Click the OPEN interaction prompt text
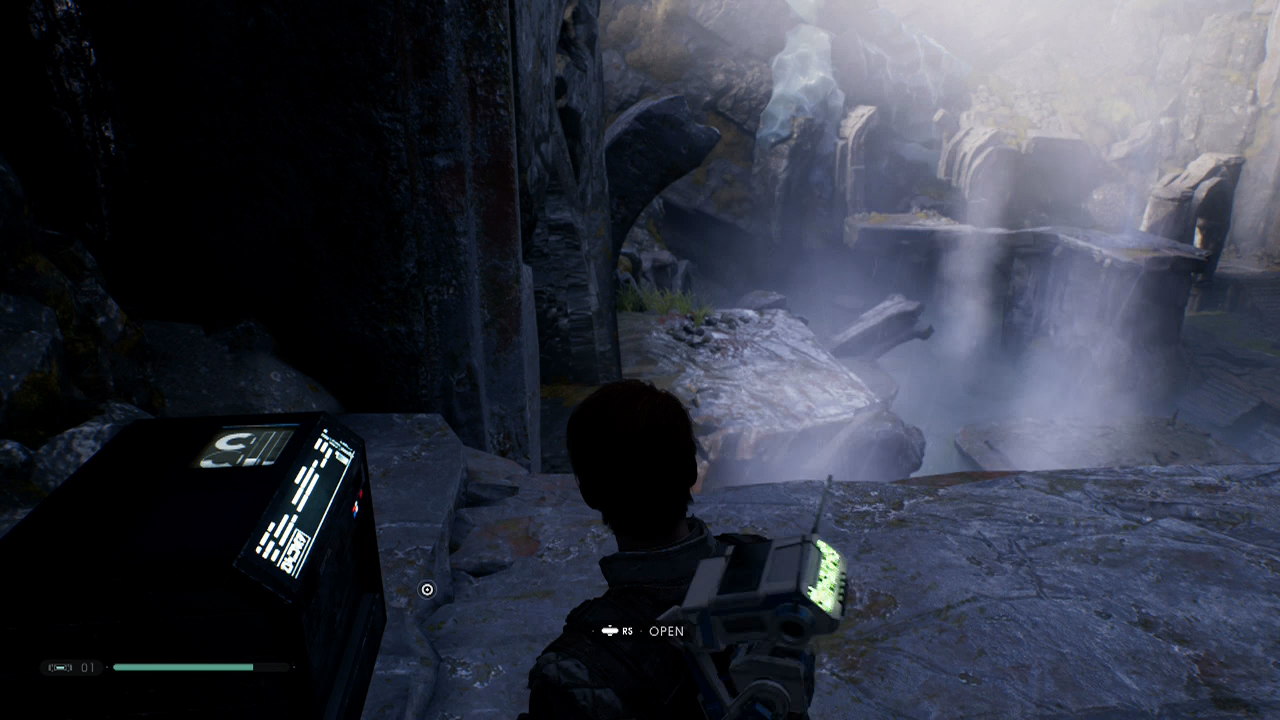 pyautogui.click(x=666, y=631)
